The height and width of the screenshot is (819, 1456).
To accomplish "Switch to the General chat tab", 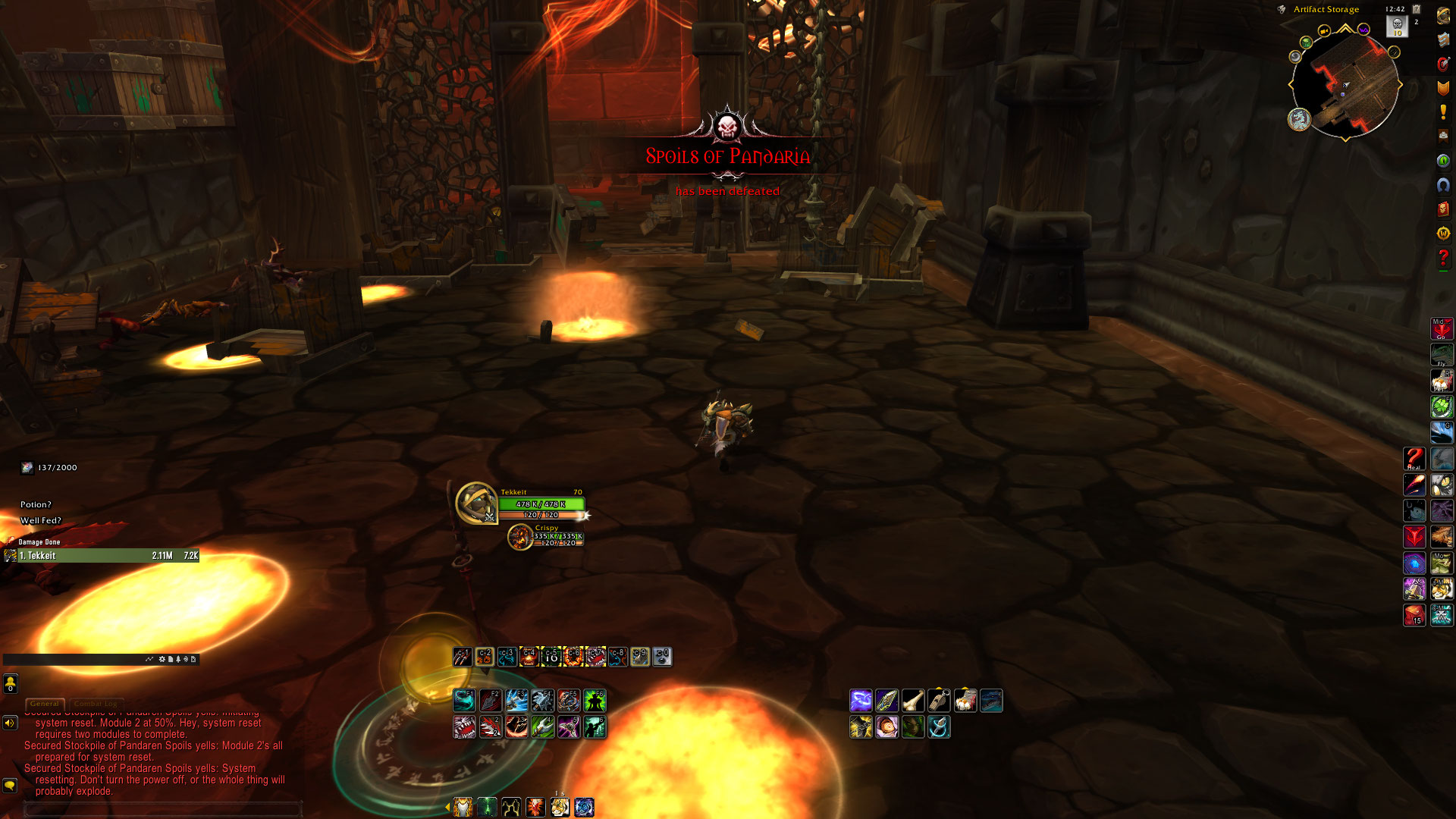I will pos(45,704).
